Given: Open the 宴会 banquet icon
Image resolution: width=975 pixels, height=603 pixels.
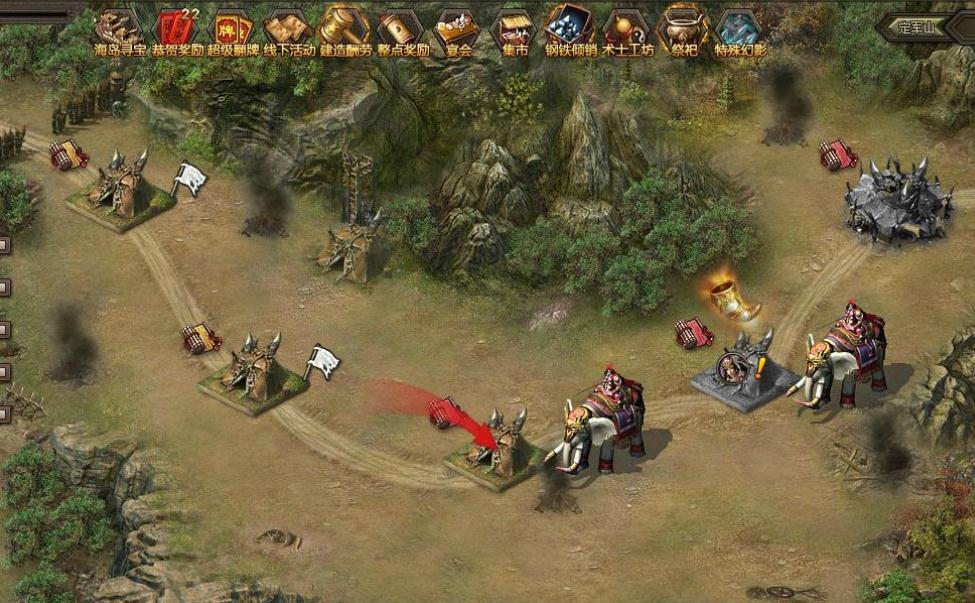Looking at the screenshot, I should (x=458, y=30).
